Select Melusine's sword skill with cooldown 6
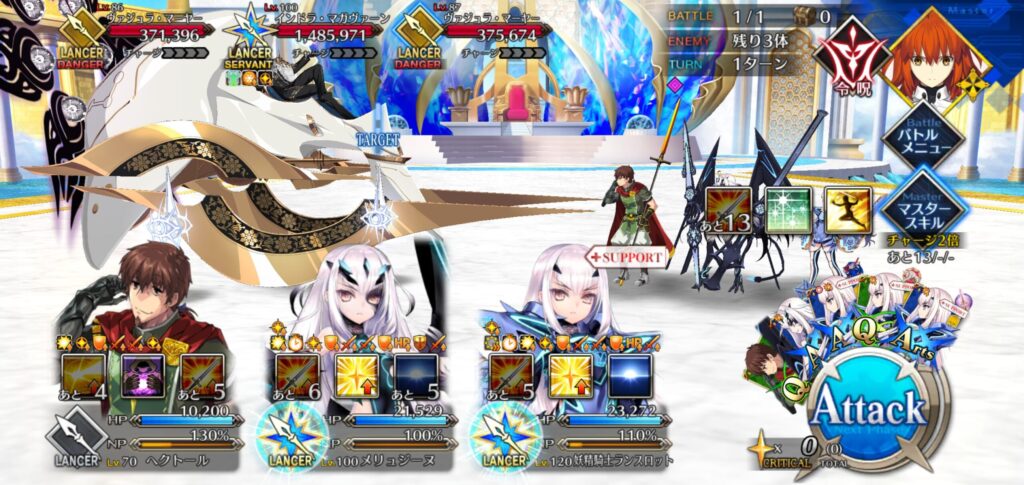Image resolution: width=1024 pixels, height=485 pixels. coord(298,376)
